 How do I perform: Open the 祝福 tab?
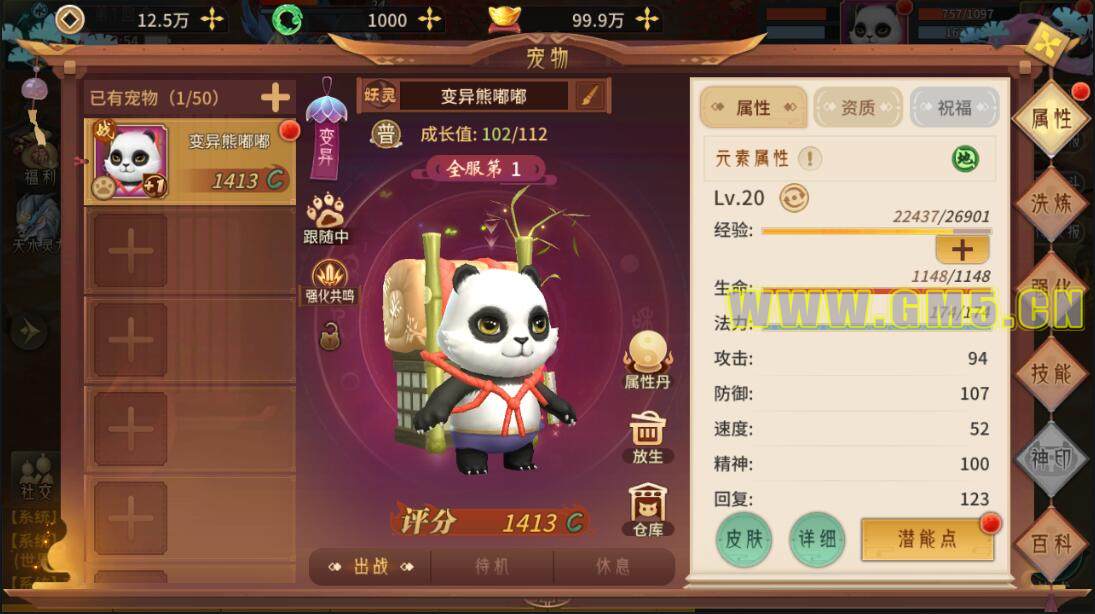(x=953, y=108)
